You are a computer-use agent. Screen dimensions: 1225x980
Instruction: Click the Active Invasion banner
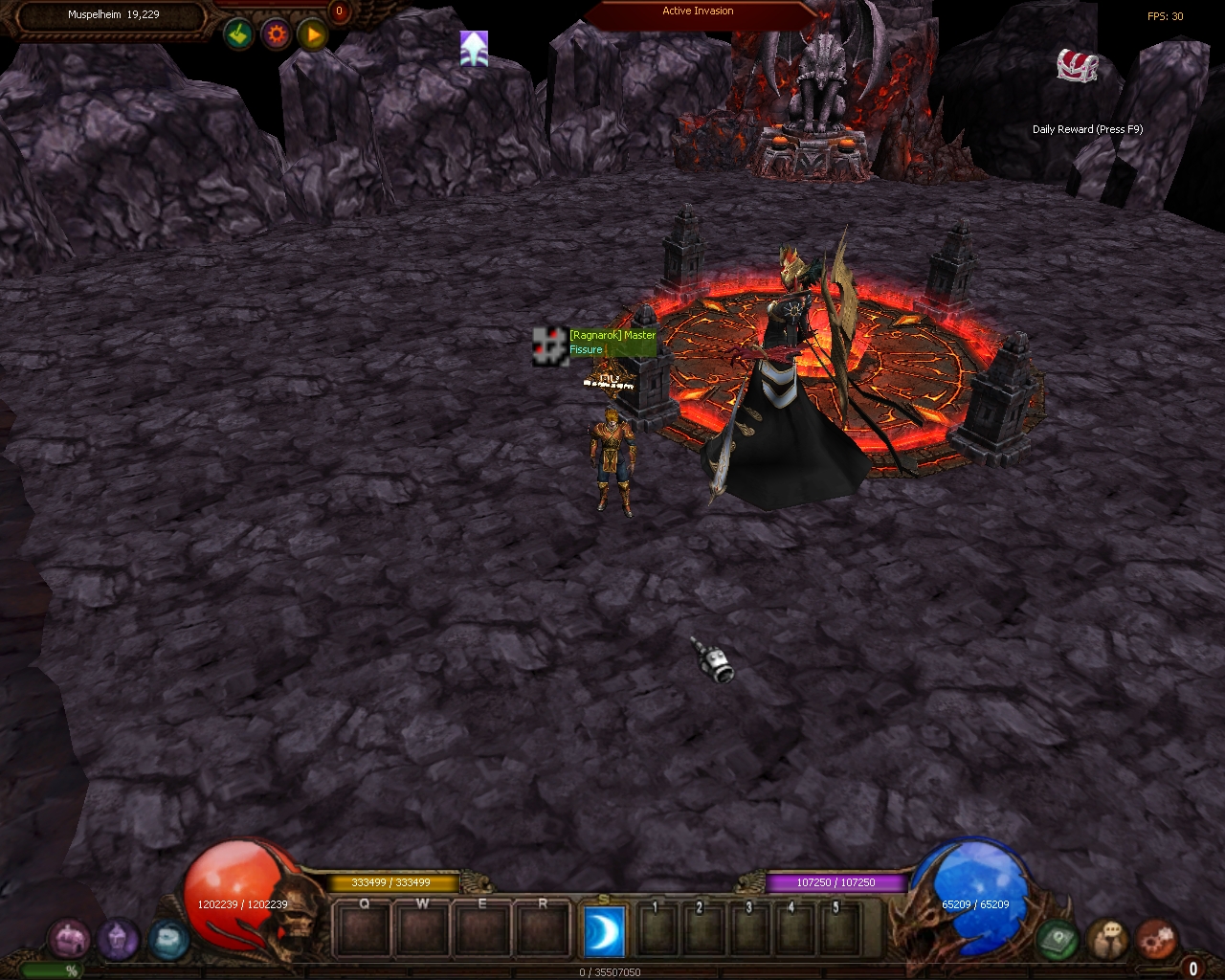699,12
